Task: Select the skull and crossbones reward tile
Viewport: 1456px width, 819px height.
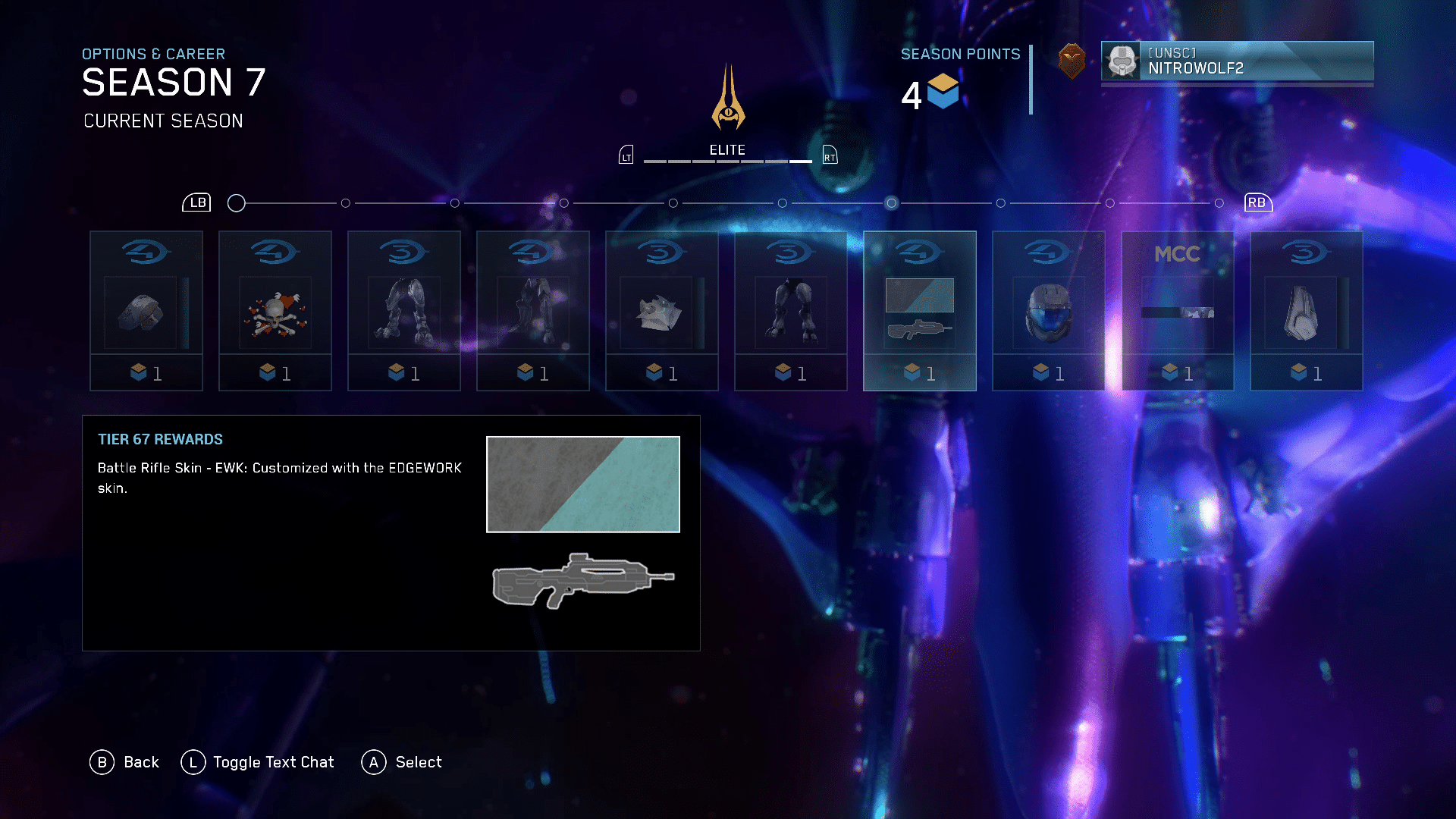Action: pyautogui.click(x=275, y=311)
